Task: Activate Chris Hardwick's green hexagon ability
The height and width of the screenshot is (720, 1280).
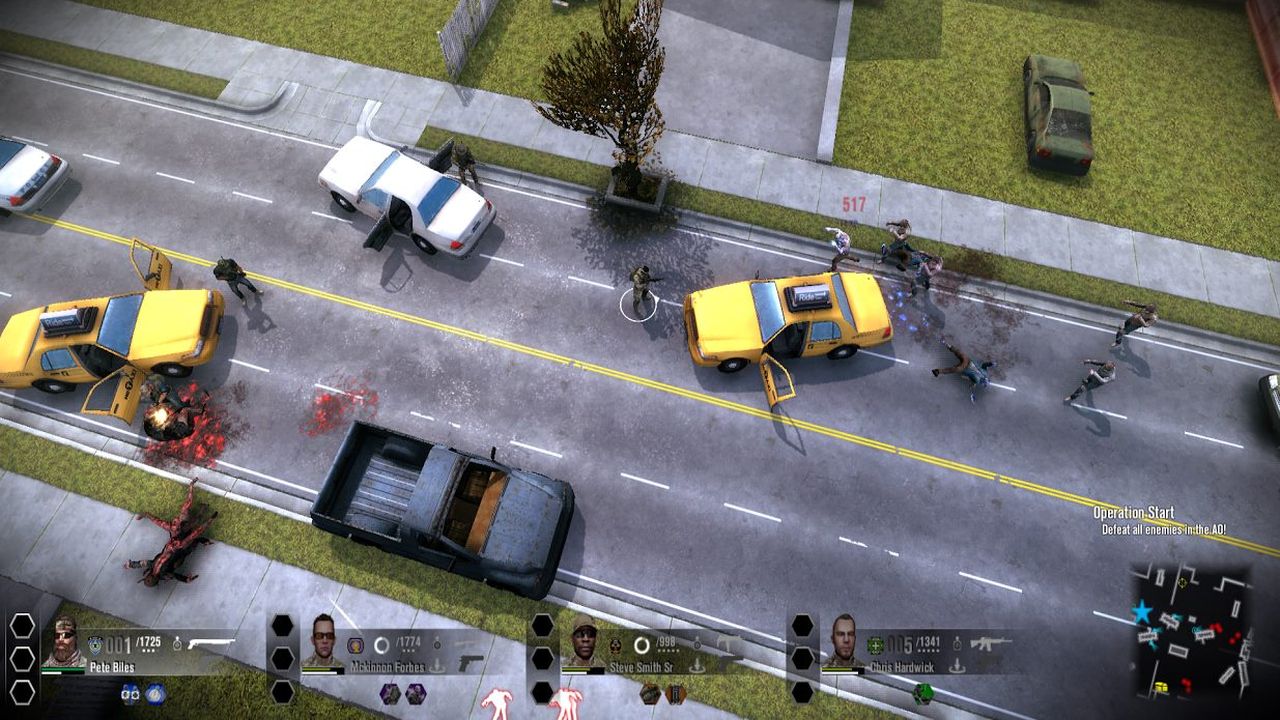Action: pos(923,693)
